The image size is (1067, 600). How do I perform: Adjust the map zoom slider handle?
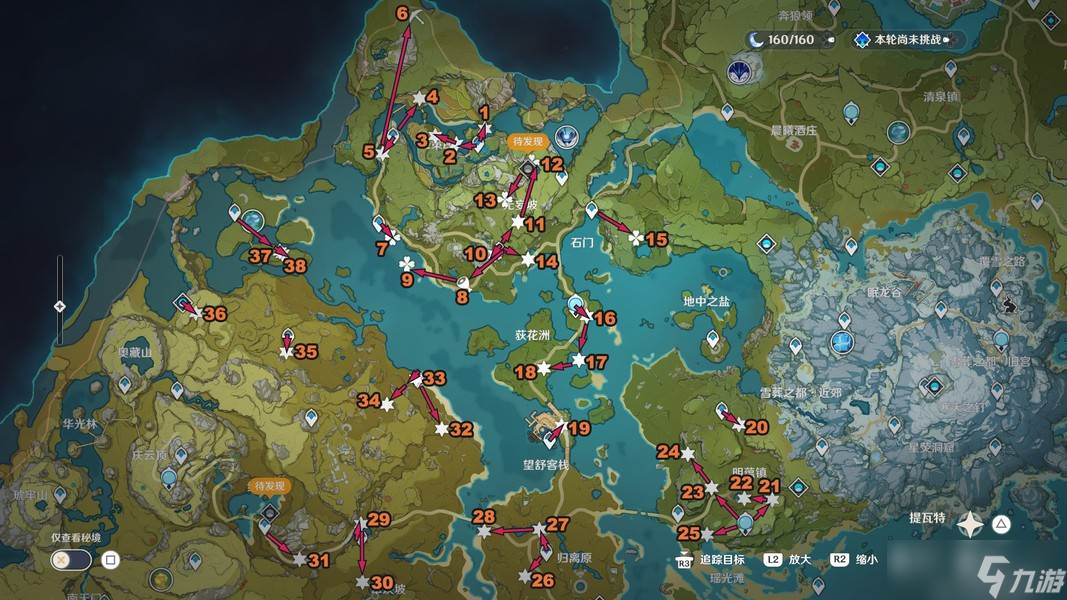[60, 306]
